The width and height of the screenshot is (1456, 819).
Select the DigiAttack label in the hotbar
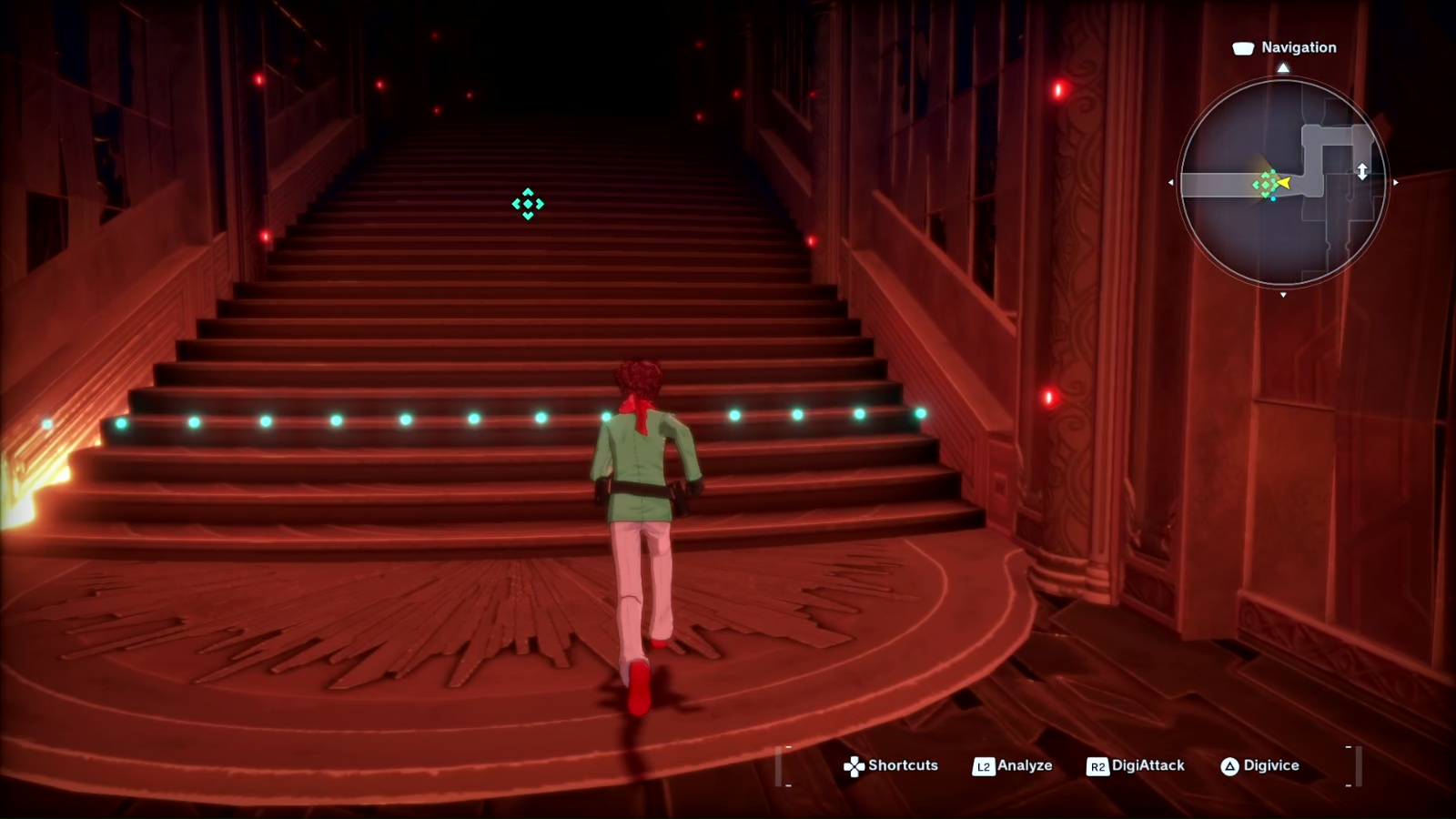[1148, 766]
